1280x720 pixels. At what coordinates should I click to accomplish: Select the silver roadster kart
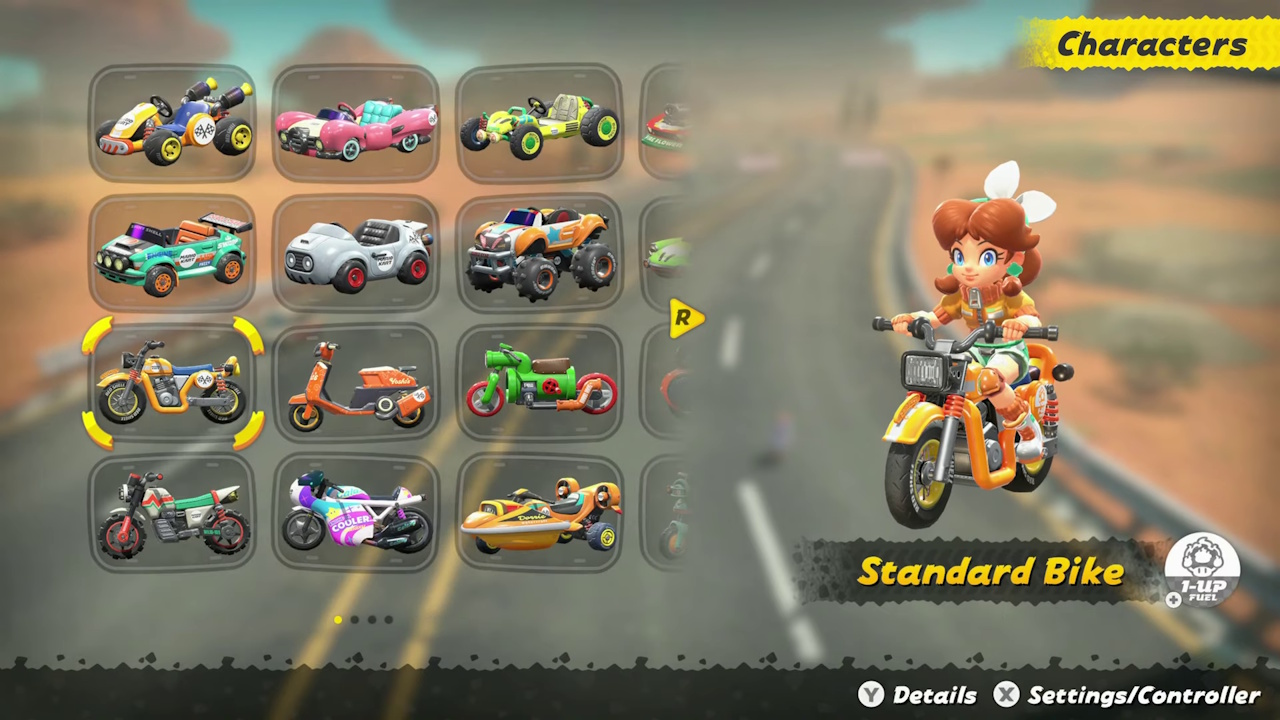point(356,250)
